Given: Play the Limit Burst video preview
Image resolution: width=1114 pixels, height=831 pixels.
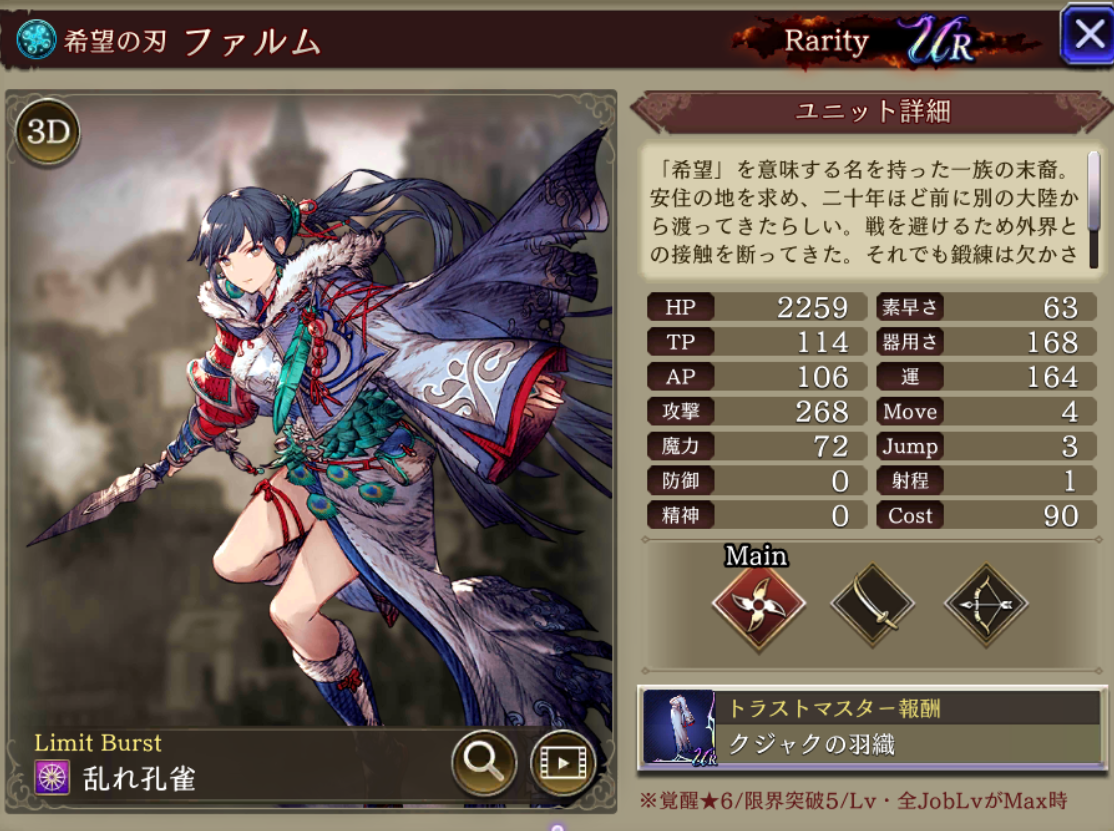Looking at the screenshot, I should [562, 763].
